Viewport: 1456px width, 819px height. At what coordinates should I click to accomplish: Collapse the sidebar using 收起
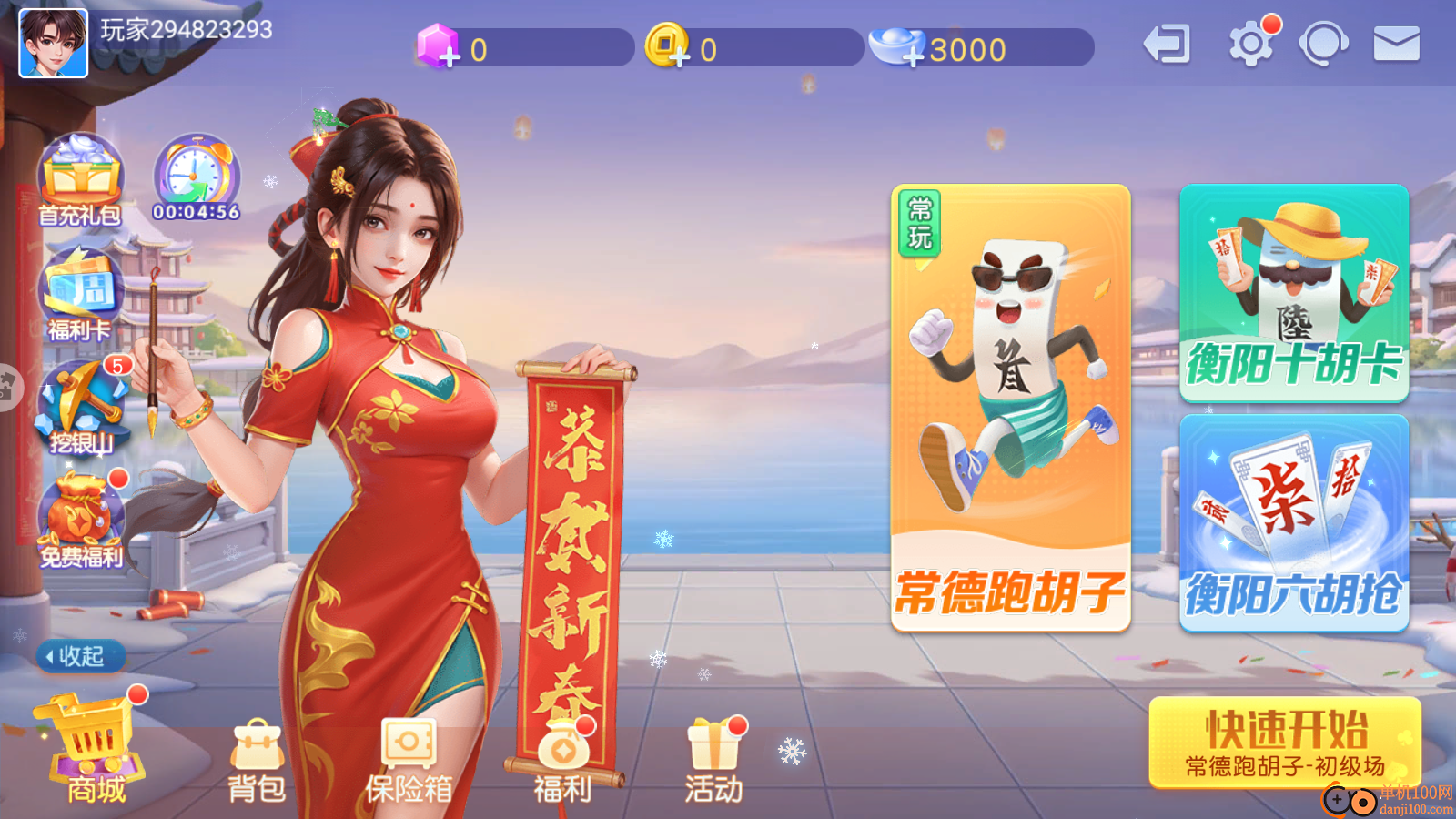point(80,656)
